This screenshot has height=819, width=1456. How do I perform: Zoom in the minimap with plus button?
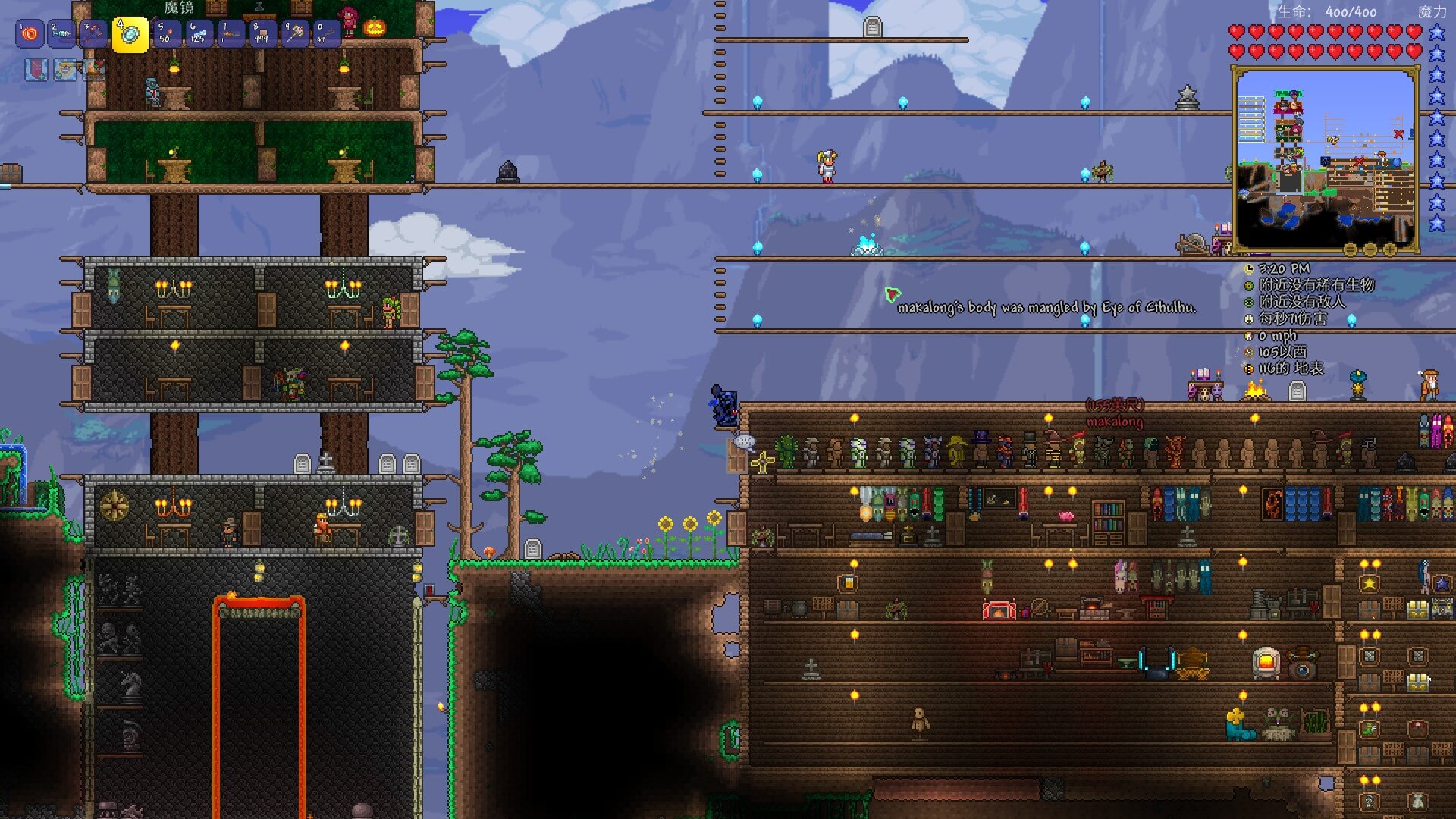(x=1389, y=249)
